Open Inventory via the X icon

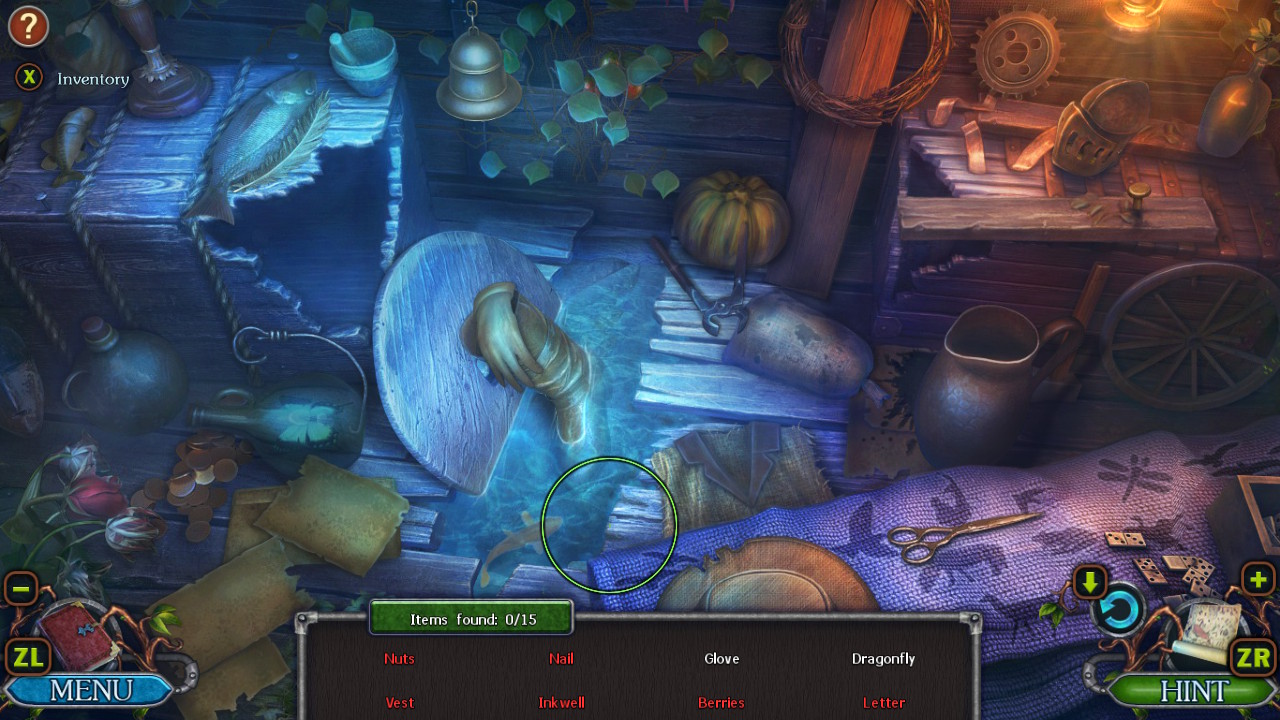tap(28, 77)
